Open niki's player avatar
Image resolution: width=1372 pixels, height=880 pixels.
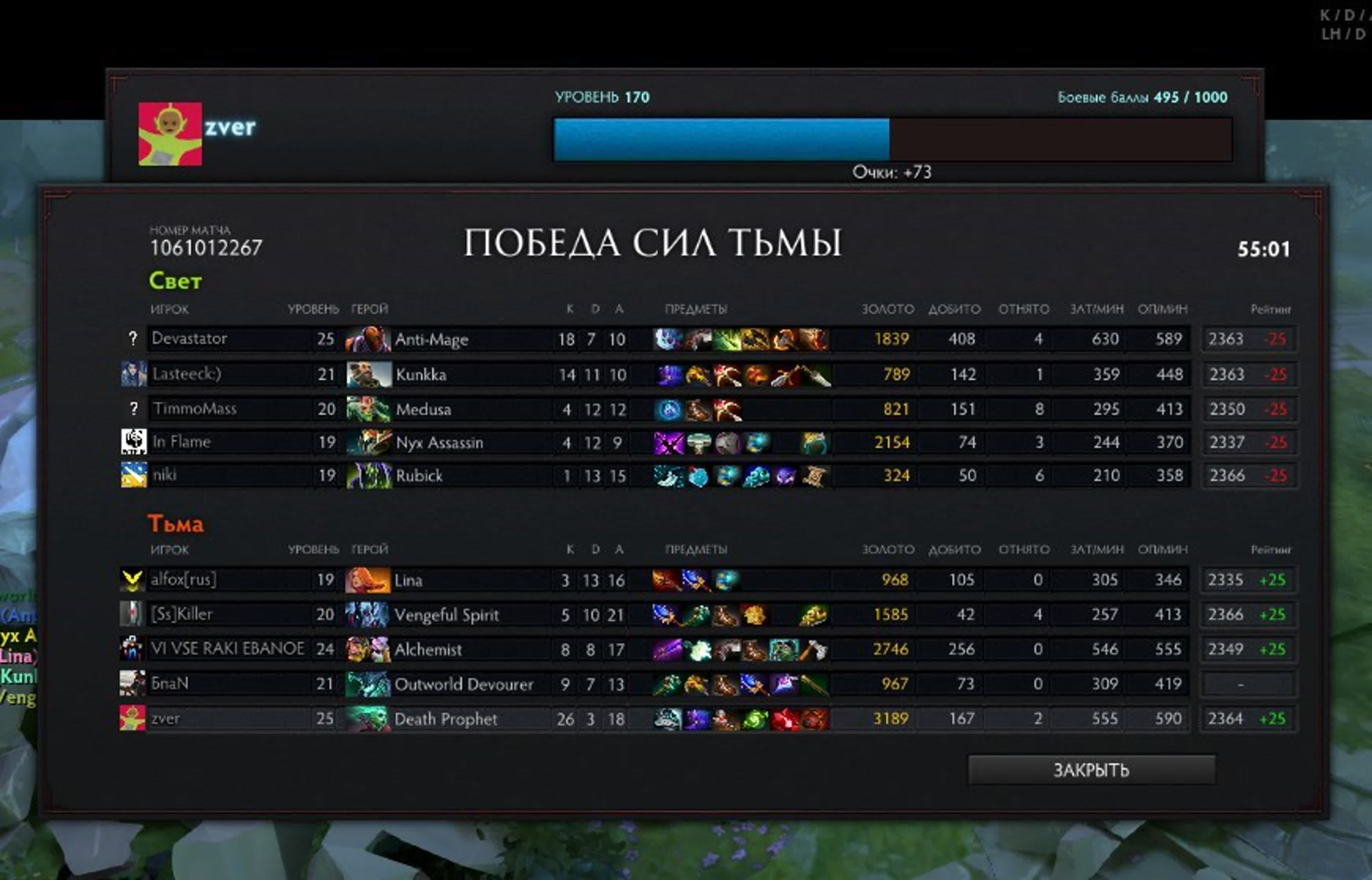pos(134,475)
